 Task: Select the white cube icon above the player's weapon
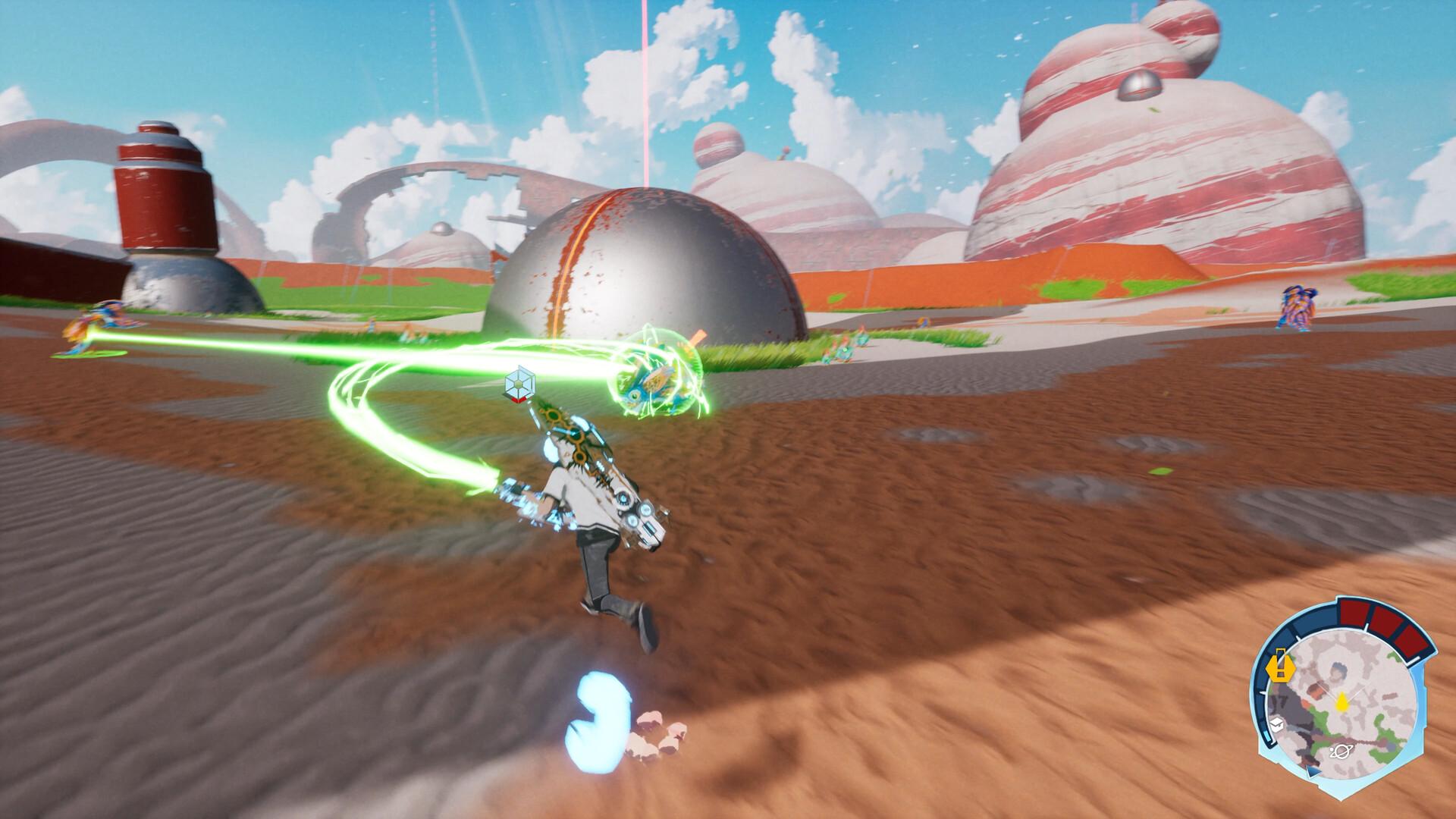[520, 385]
